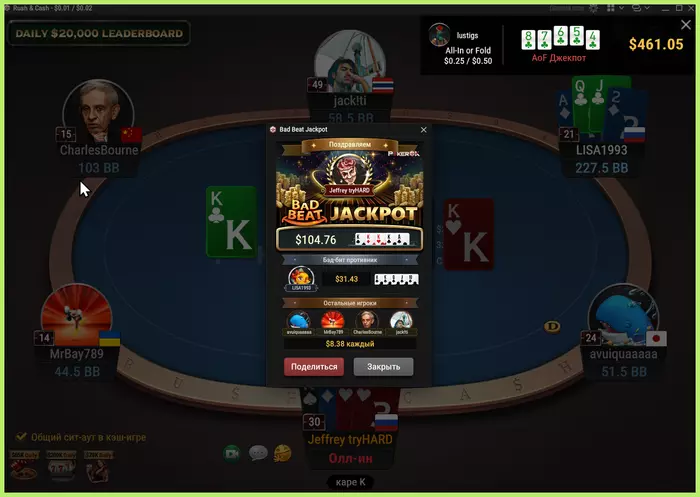The image size is (700, 497).
Task: Open the chat speech bubble
Action: [x=257, y=453]
